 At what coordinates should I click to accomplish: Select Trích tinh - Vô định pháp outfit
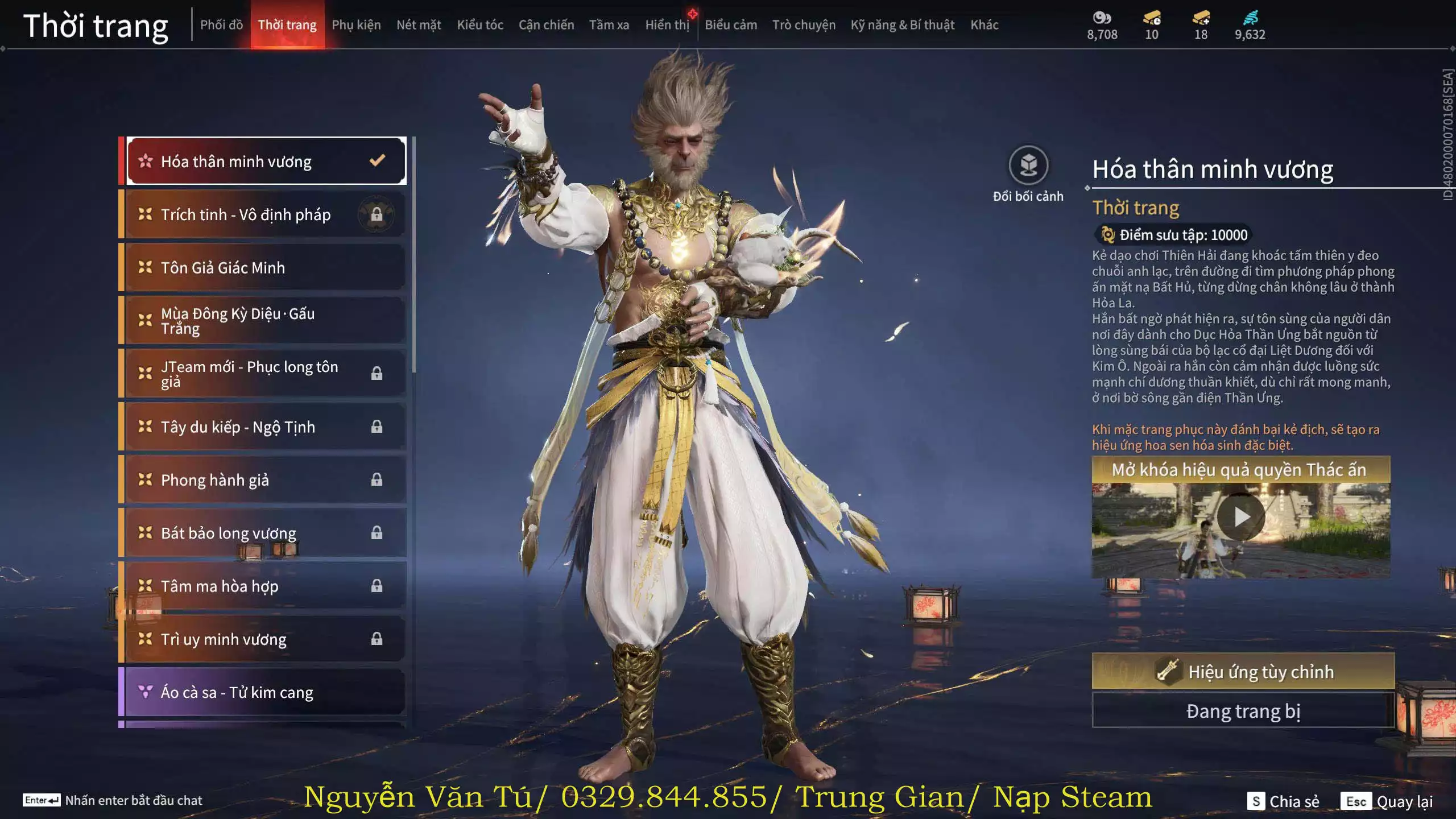coord(265,214)
